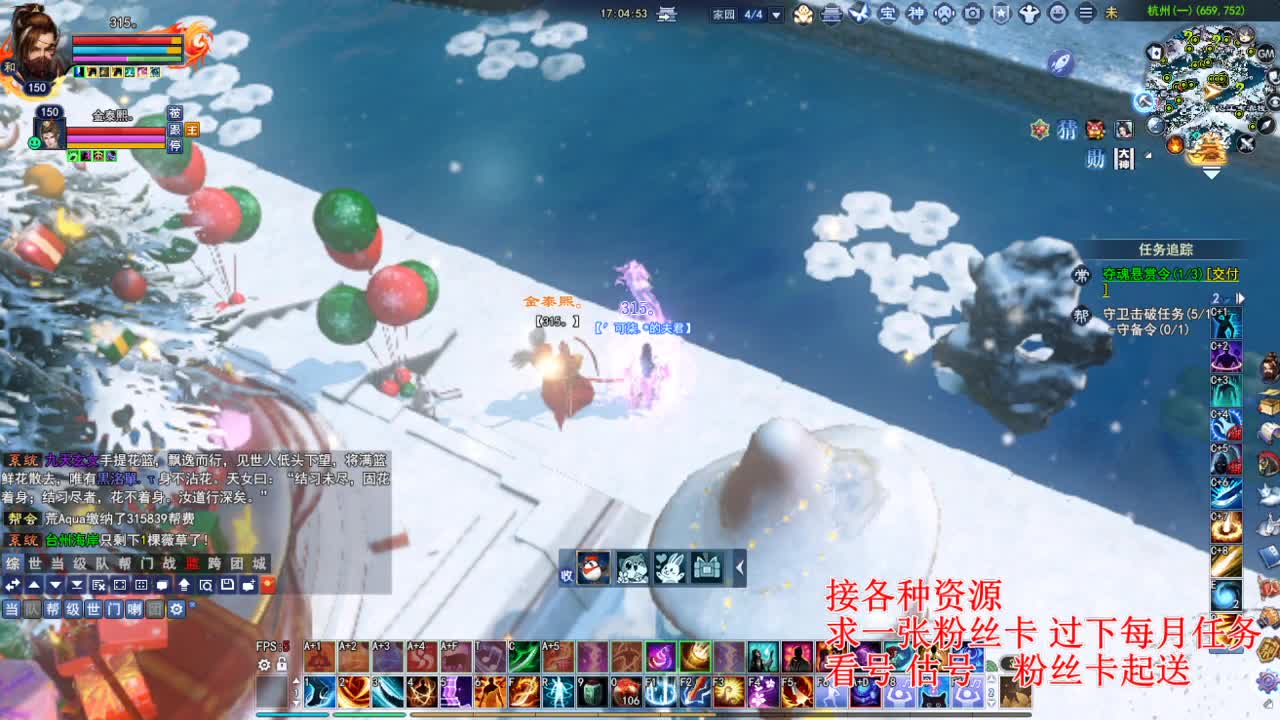The image size is (1280, 720).
Task: Open the chat settings gear icon
Action: 176,608
